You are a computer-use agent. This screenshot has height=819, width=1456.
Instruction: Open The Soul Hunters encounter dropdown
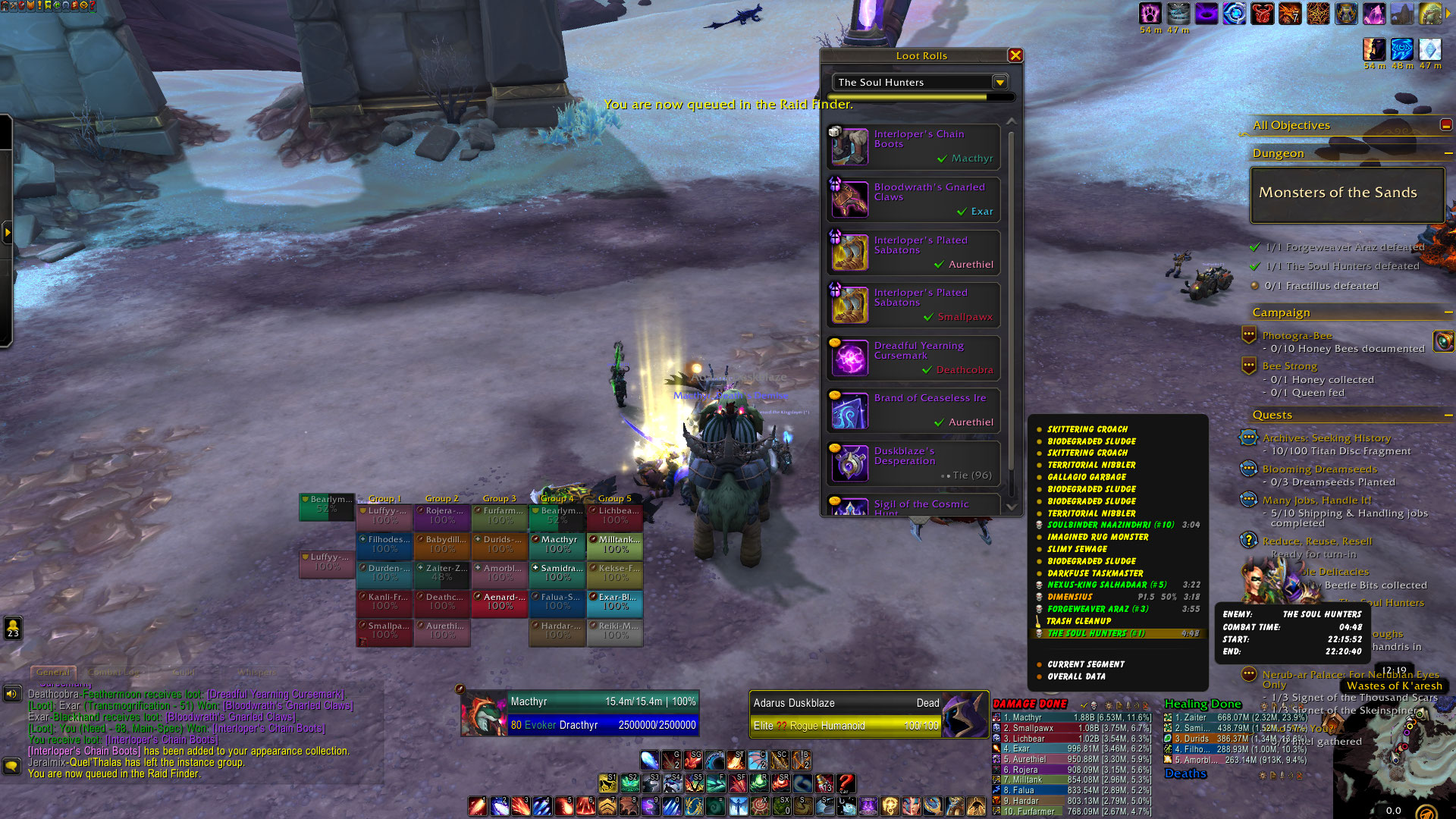[x=999, y=82]
